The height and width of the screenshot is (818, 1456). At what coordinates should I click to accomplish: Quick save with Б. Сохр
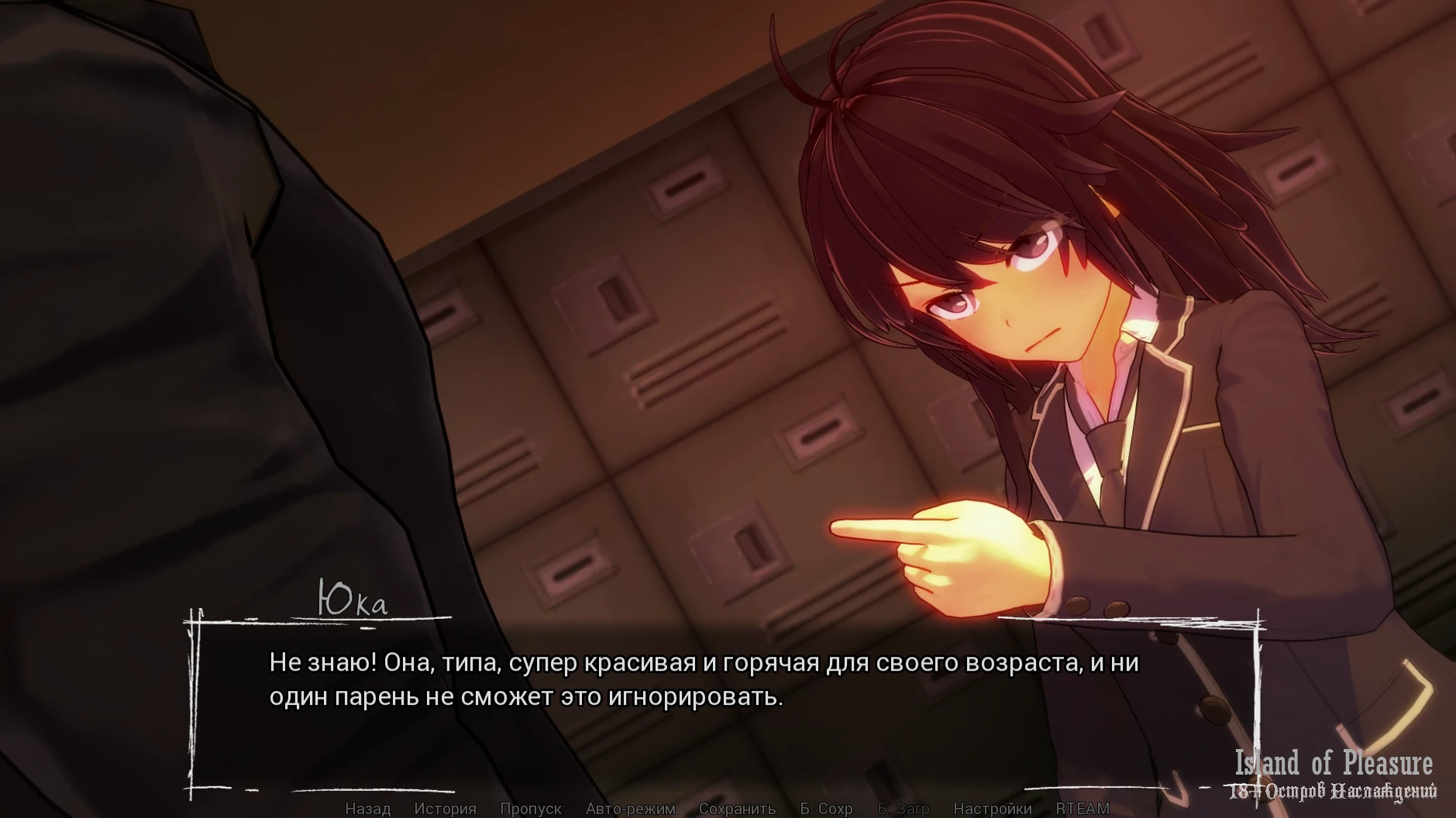[x=826, y=809]
